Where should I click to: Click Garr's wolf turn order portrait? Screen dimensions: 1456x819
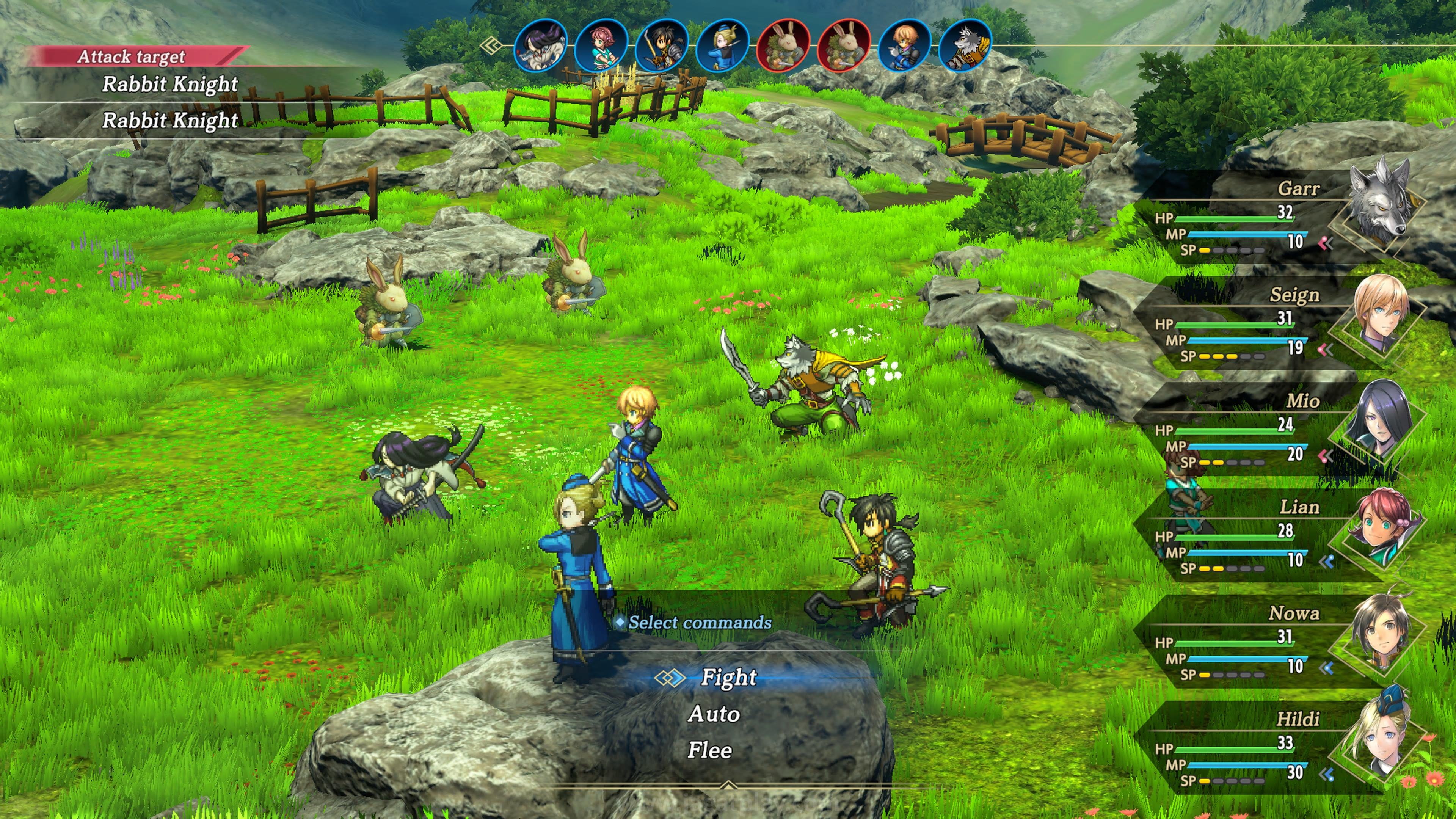tap(965, 45)
